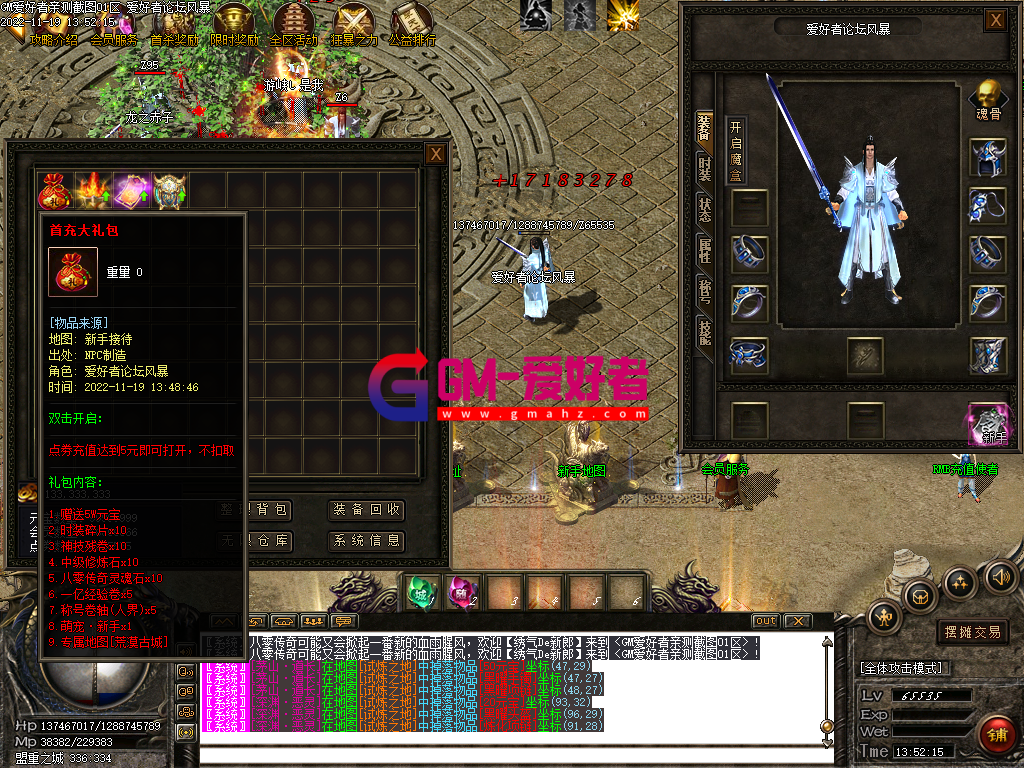The height and width of the screenshot is (768, 1024).
Task: Open 全区活动 pagoda events icon
Action: [293, 25]
